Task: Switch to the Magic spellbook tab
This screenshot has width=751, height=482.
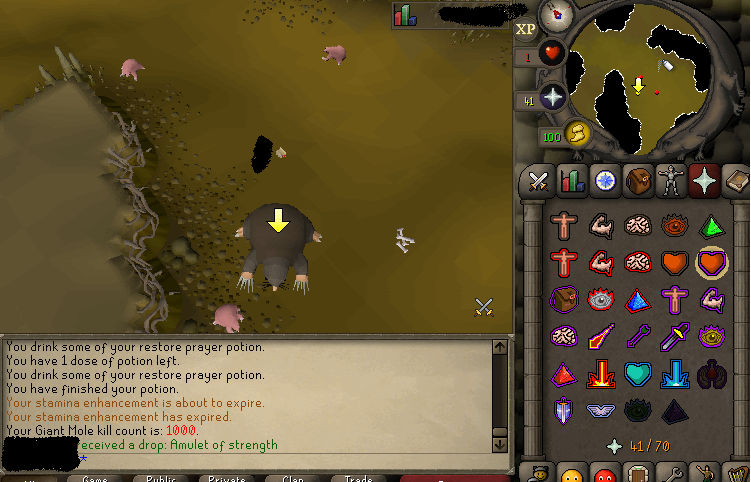Action: [735, 181]
